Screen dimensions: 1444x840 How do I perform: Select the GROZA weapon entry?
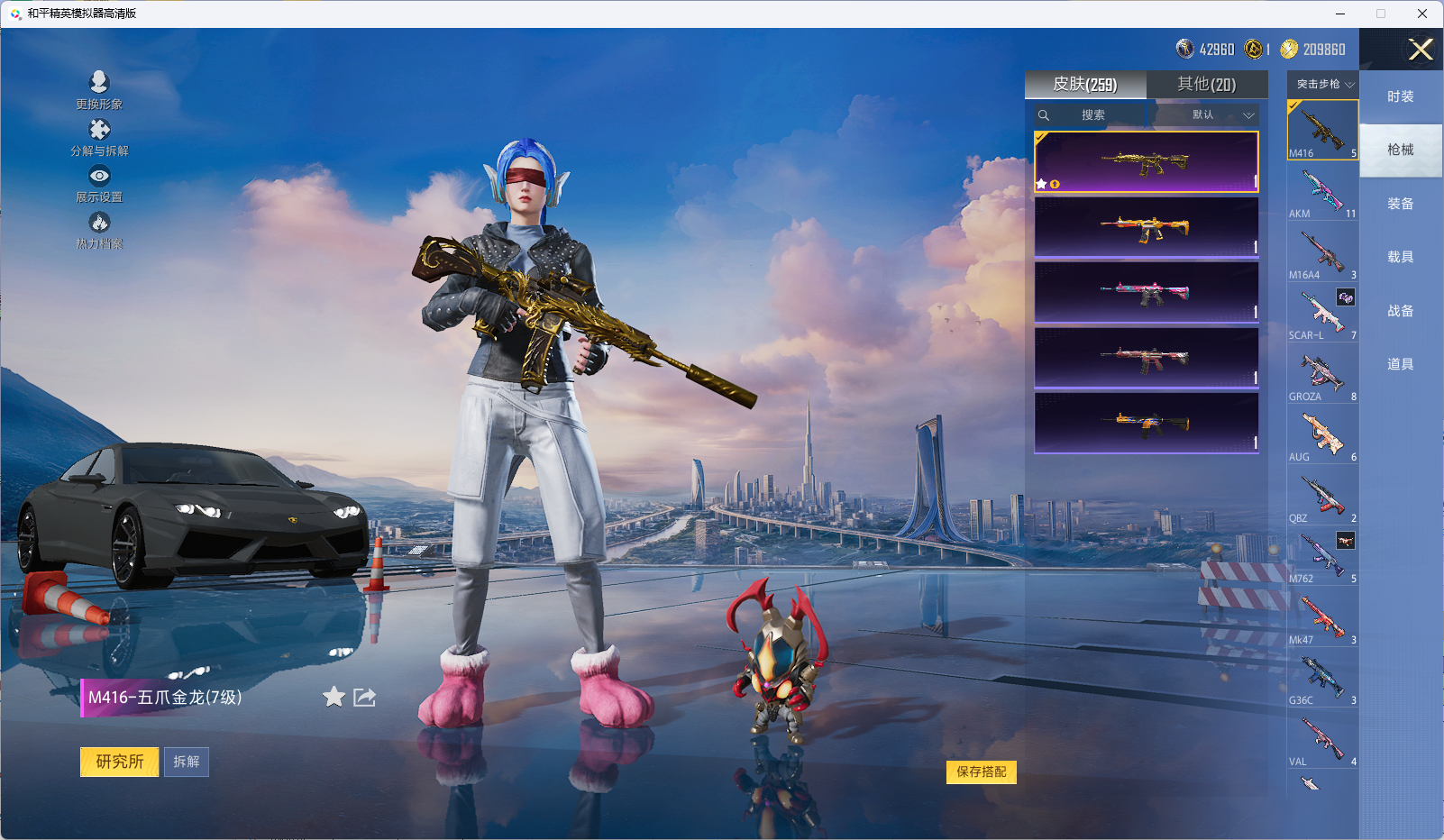[x=1321, y=375]
